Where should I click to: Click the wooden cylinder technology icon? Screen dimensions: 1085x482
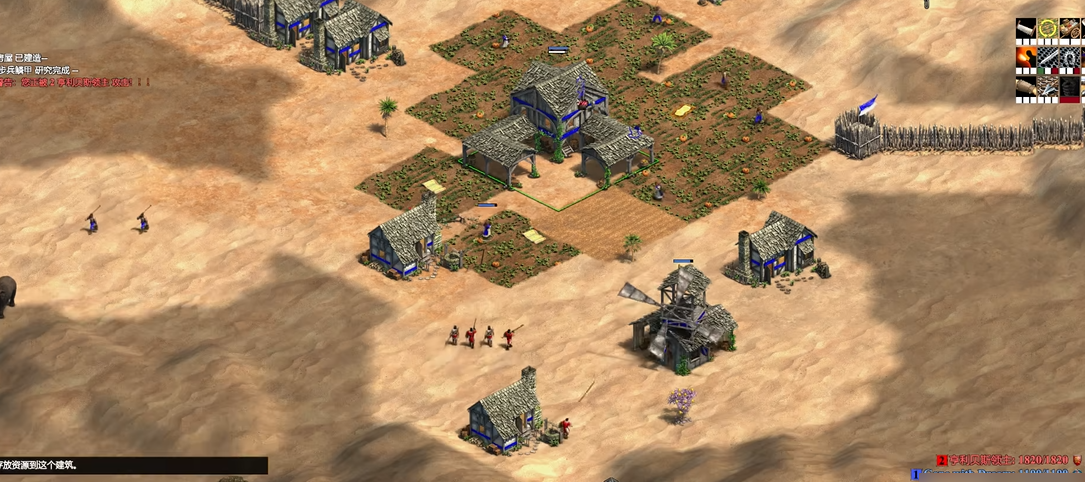(x=1026, y=86)
